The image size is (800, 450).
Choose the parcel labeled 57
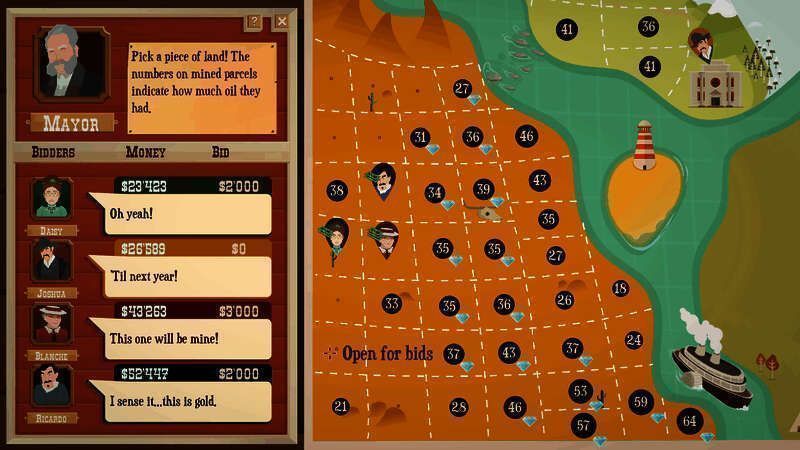[584, 424]
